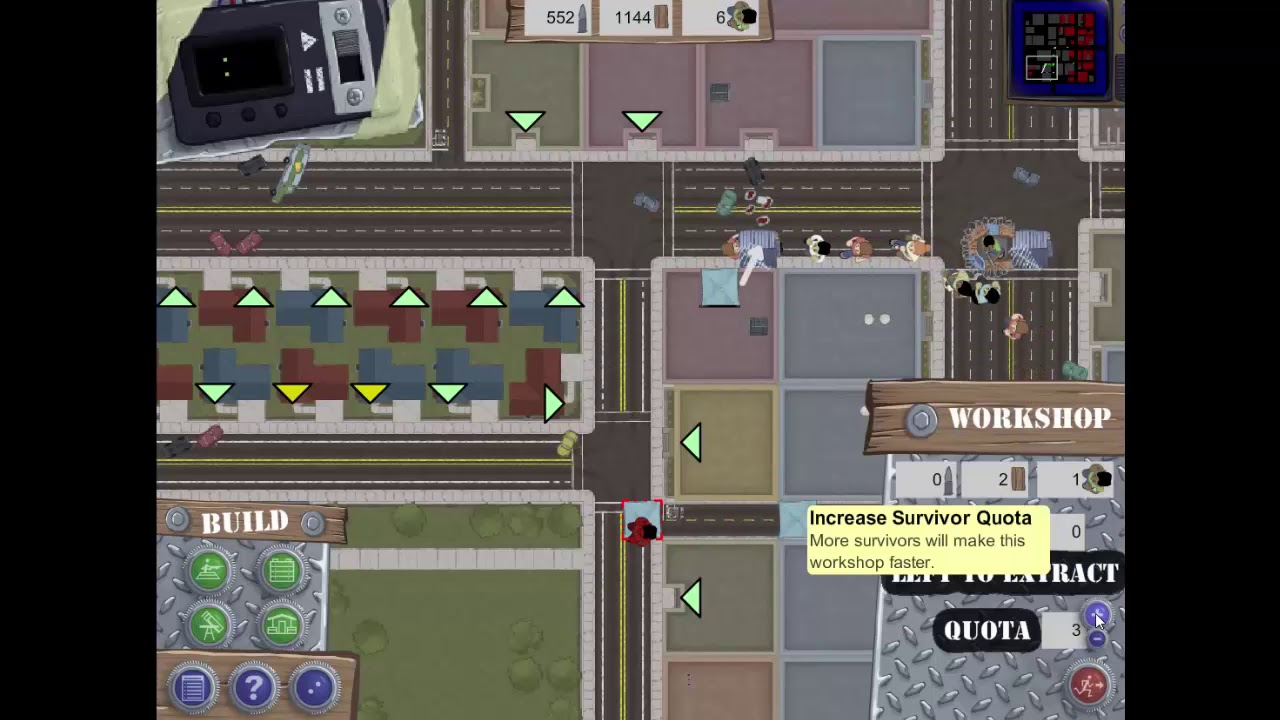
Task: Choose the garage building from Build panel
Action: [x=281, y=622]
